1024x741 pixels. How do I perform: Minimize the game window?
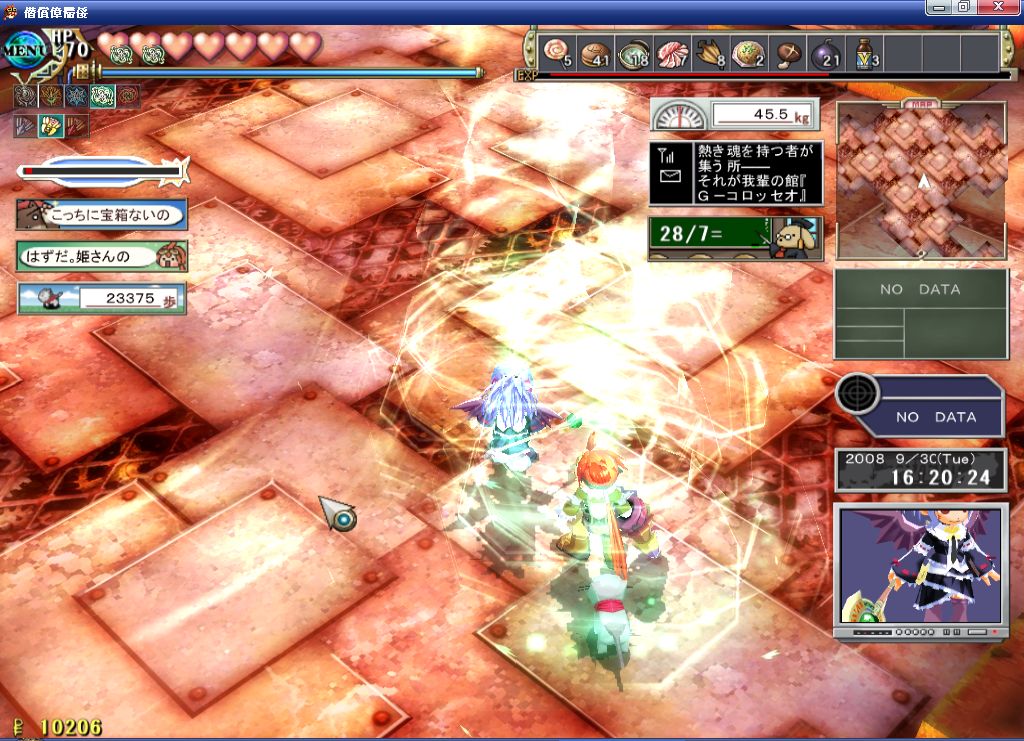click(x=937, y=7)
